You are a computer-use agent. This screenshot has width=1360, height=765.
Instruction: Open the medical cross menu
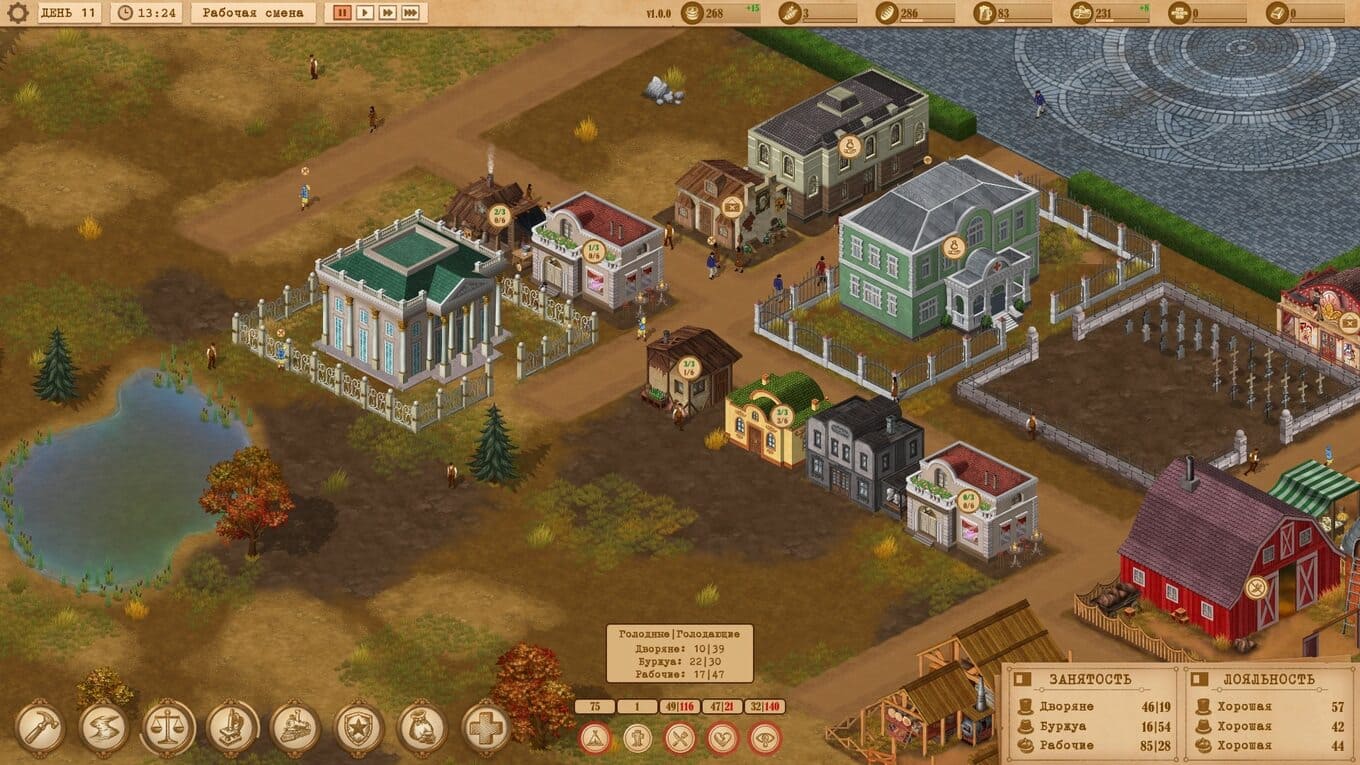487,727
